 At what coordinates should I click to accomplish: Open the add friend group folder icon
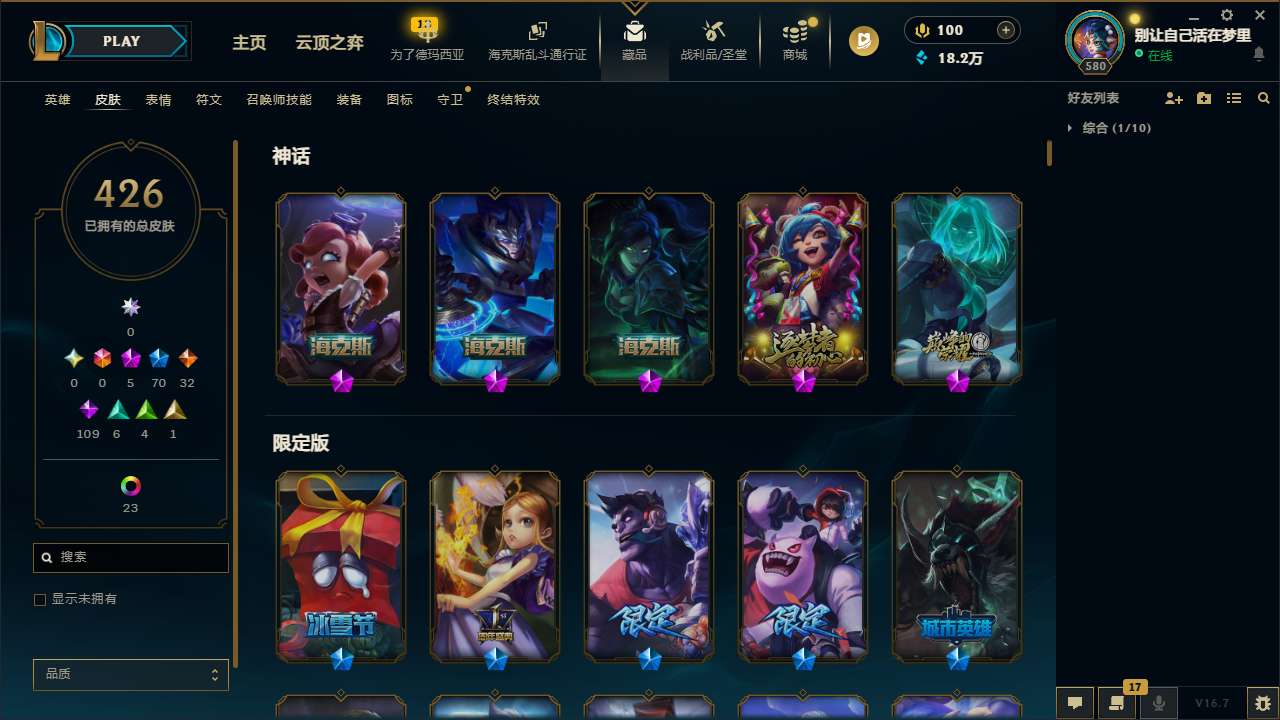tap(1204, 98)
